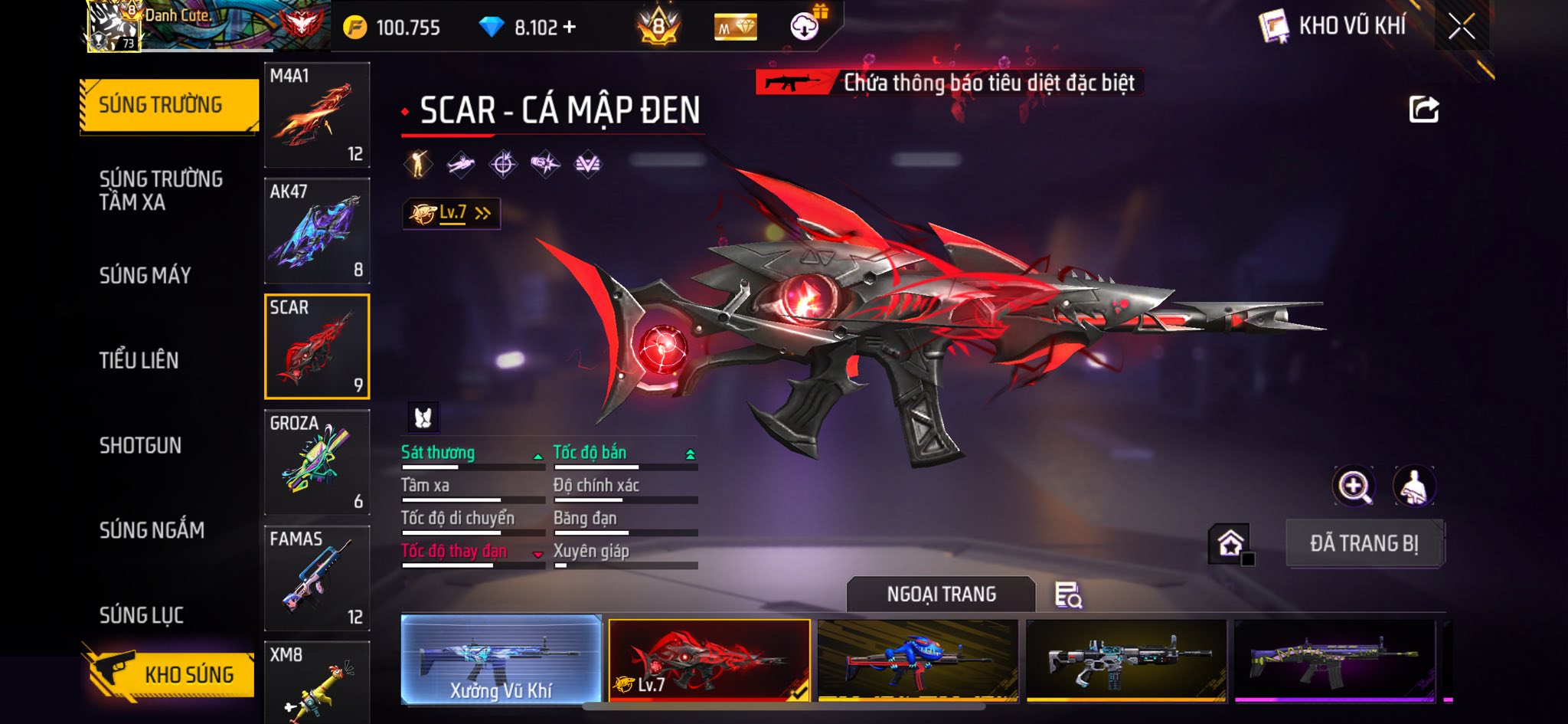Open the Súng Máy category

pyautogui.click(x=145, y=275)
